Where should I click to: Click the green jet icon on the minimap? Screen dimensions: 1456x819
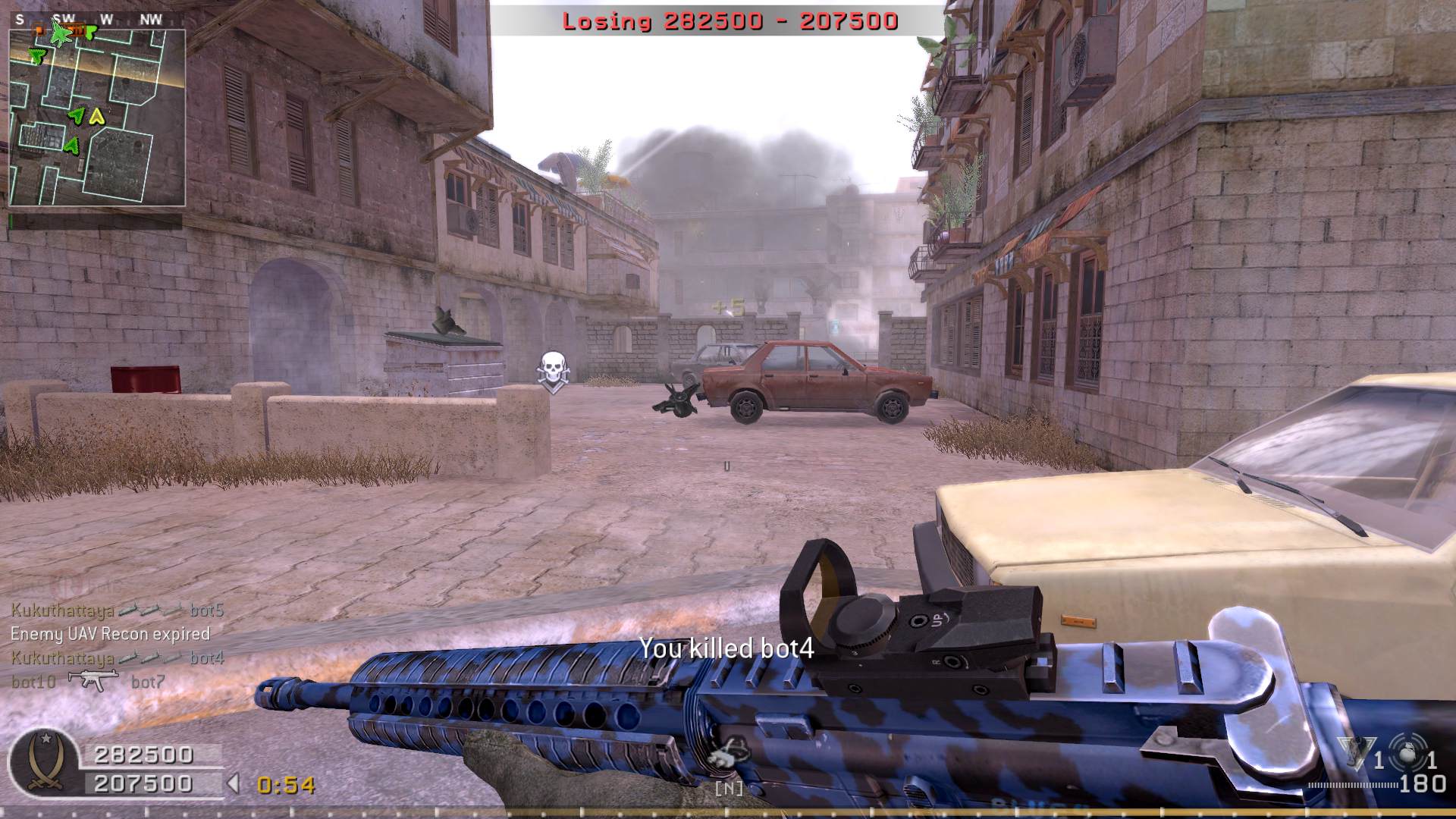(x=59, y=33)
